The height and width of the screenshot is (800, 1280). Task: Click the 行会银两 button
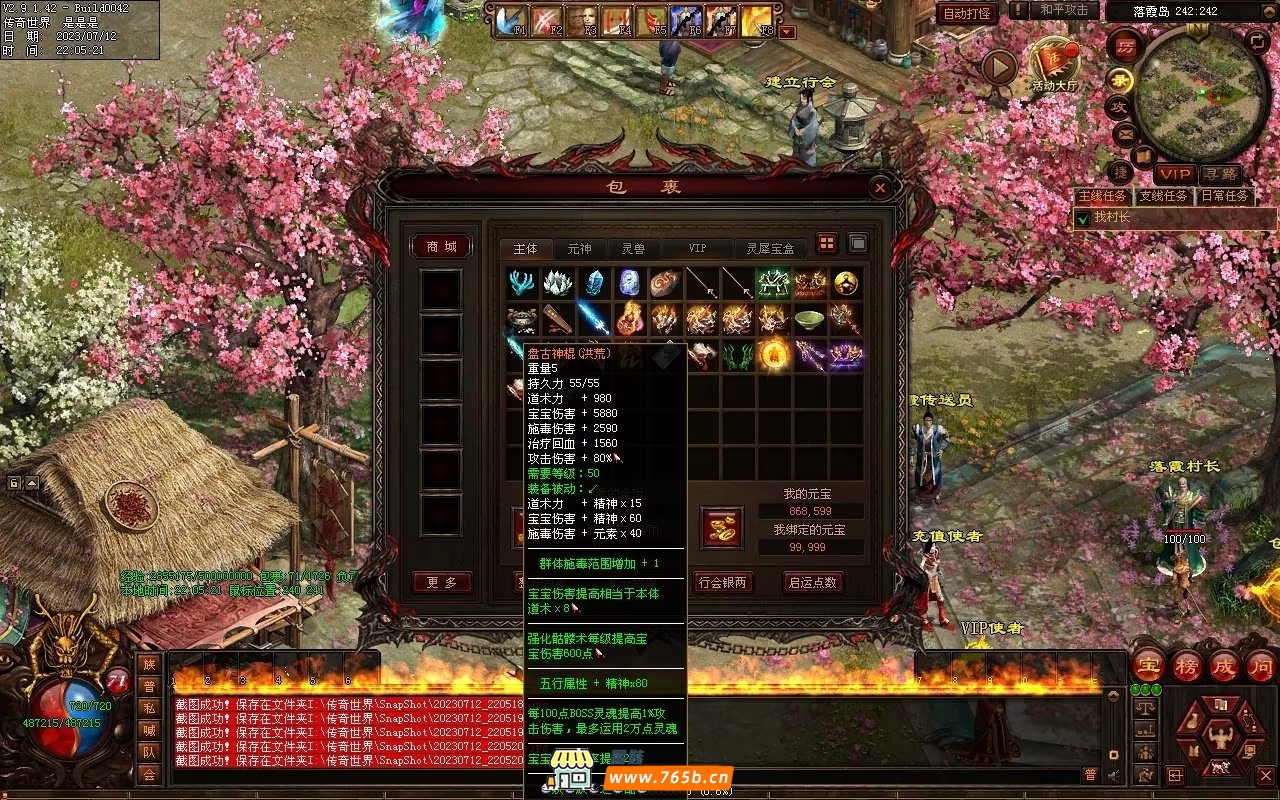click(723, 582)
